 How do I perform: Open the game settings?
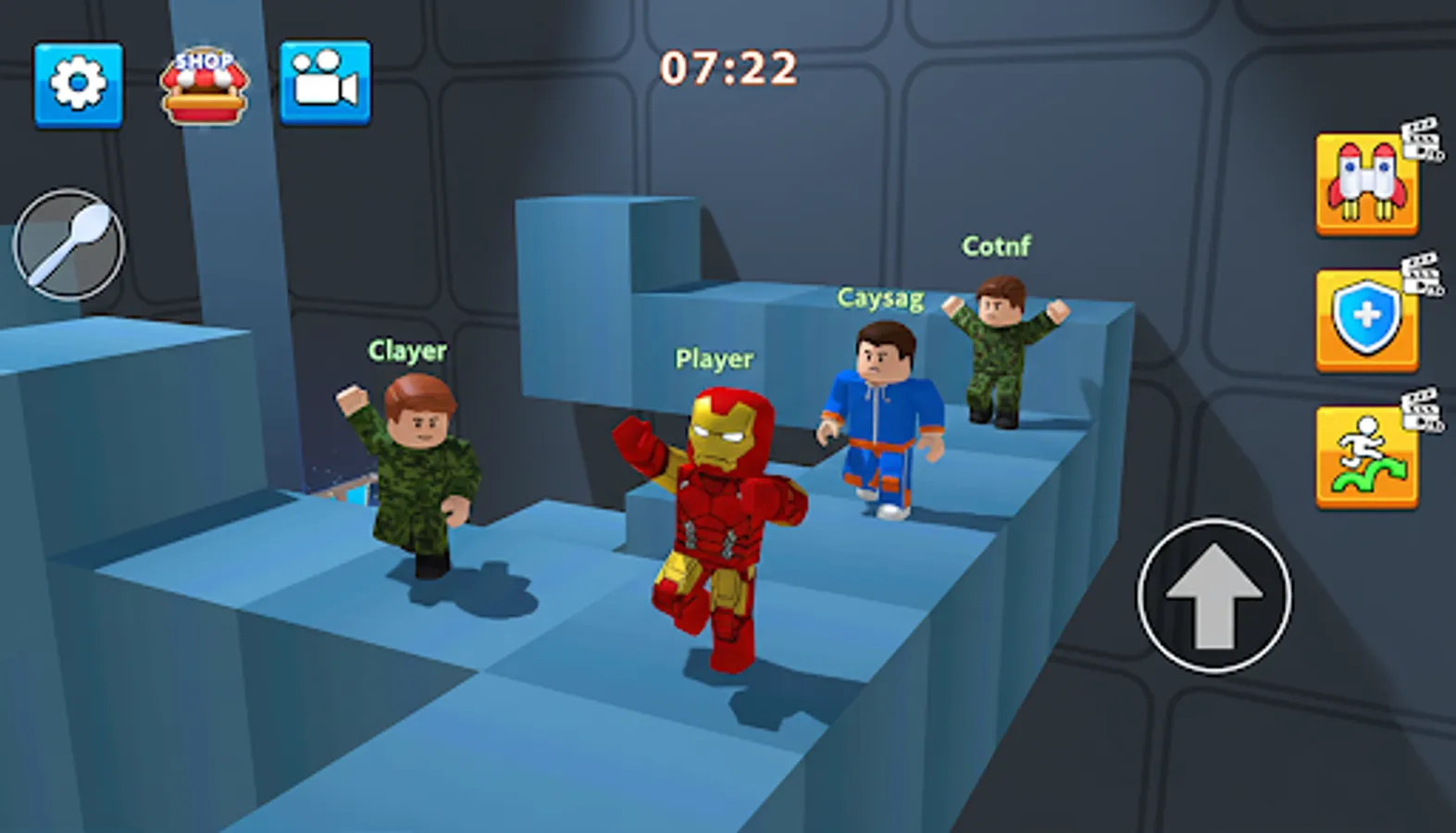[80, 81]
